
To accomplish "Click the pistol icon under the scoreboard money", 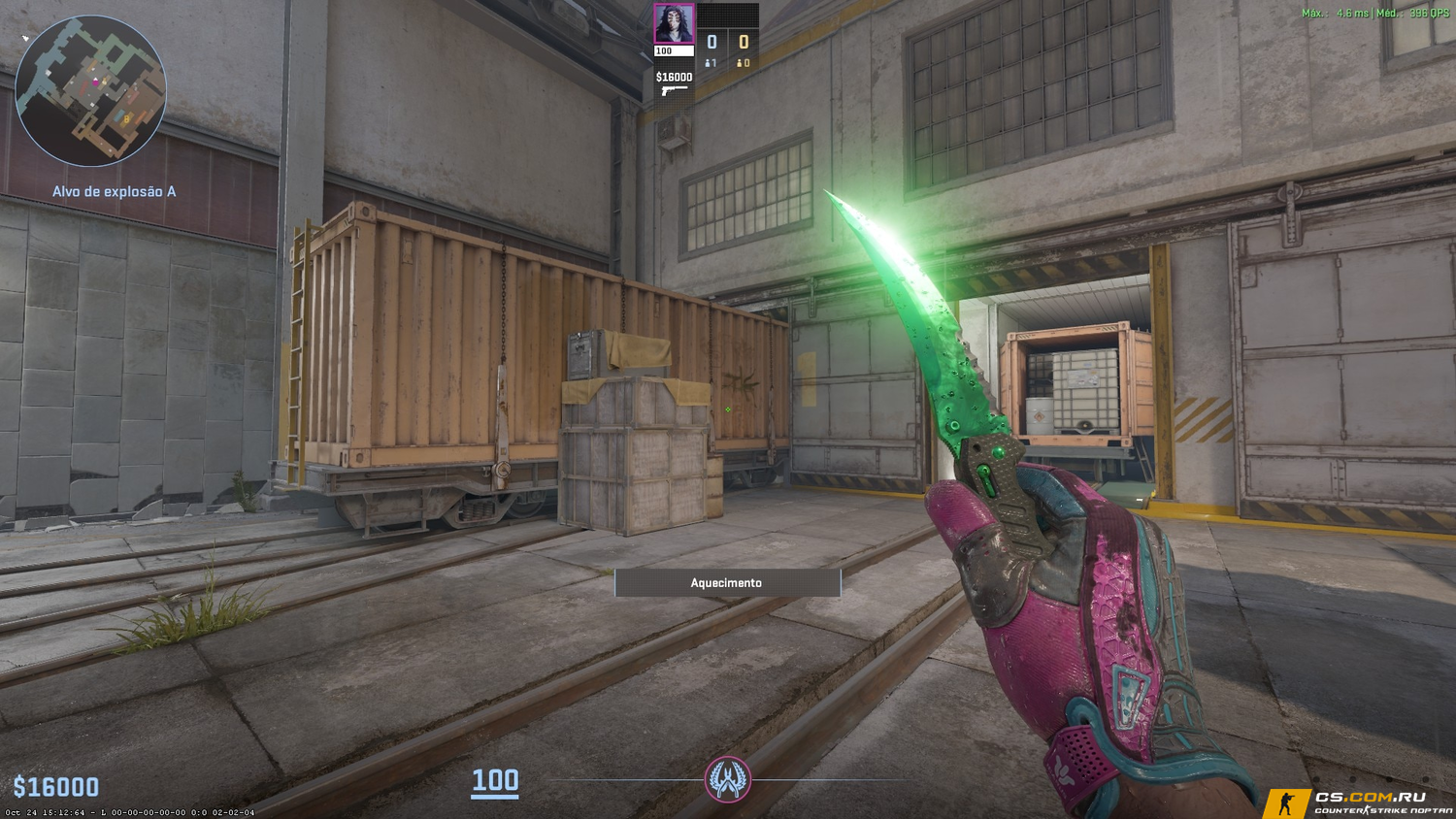I will click(673, 91).
